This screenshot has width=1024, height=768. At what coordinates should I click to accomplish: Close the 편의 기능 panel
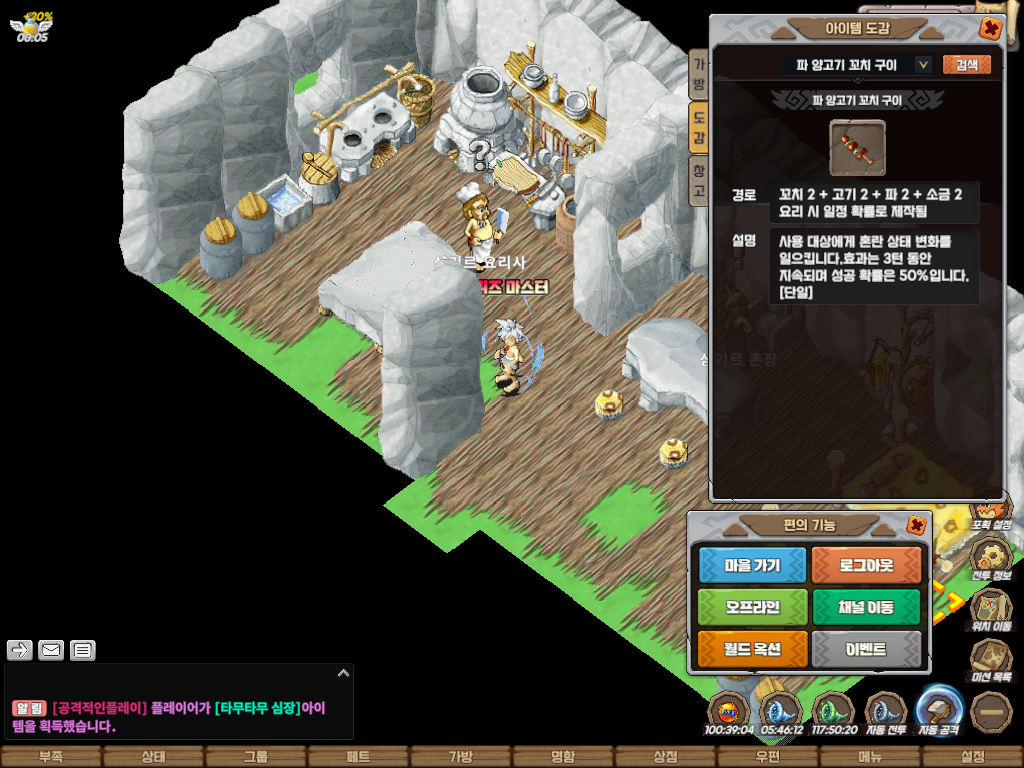click(915, 525)
